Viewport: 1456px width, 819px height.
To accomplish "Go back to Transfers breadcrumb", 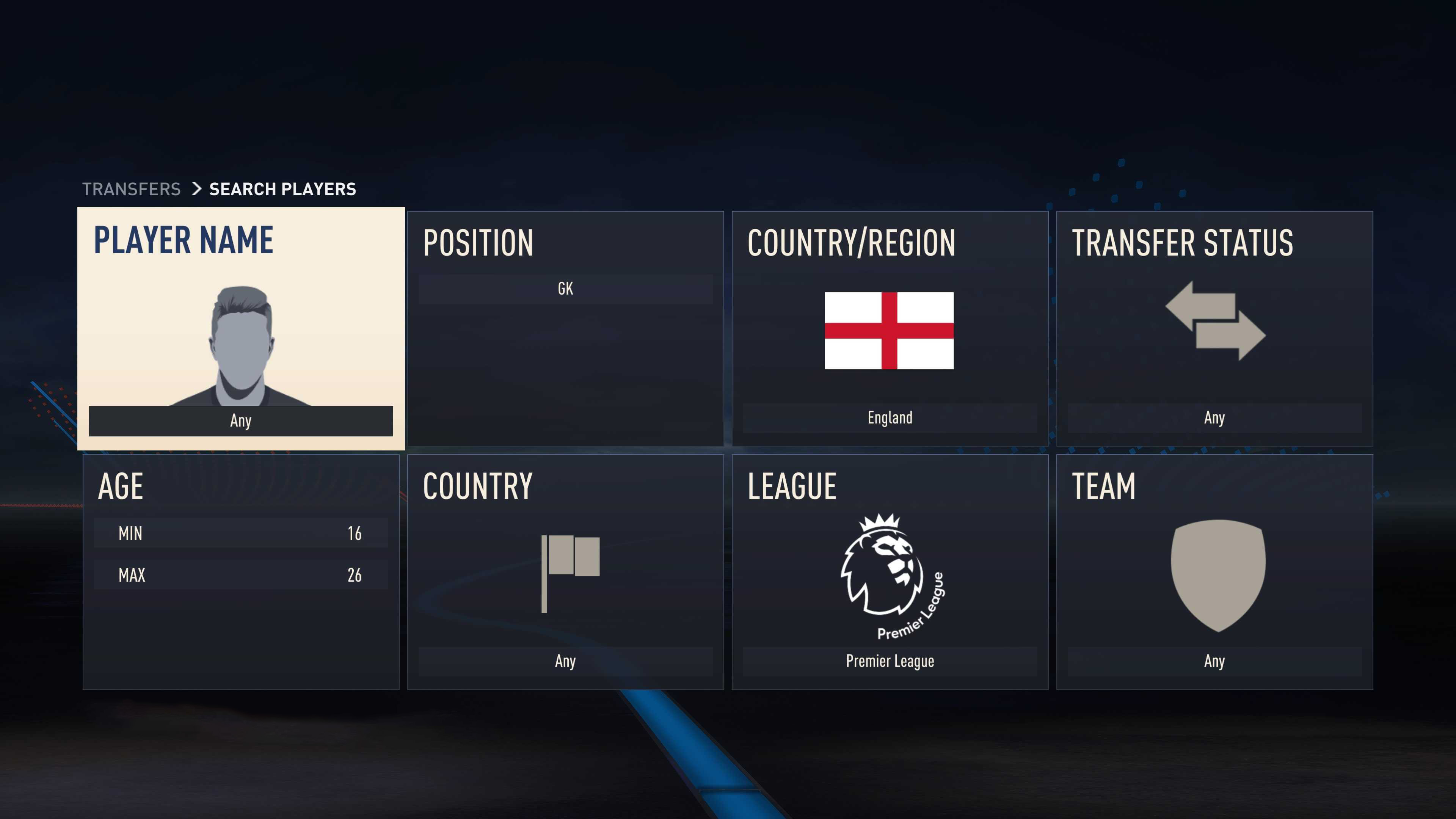I will [131, 189].
